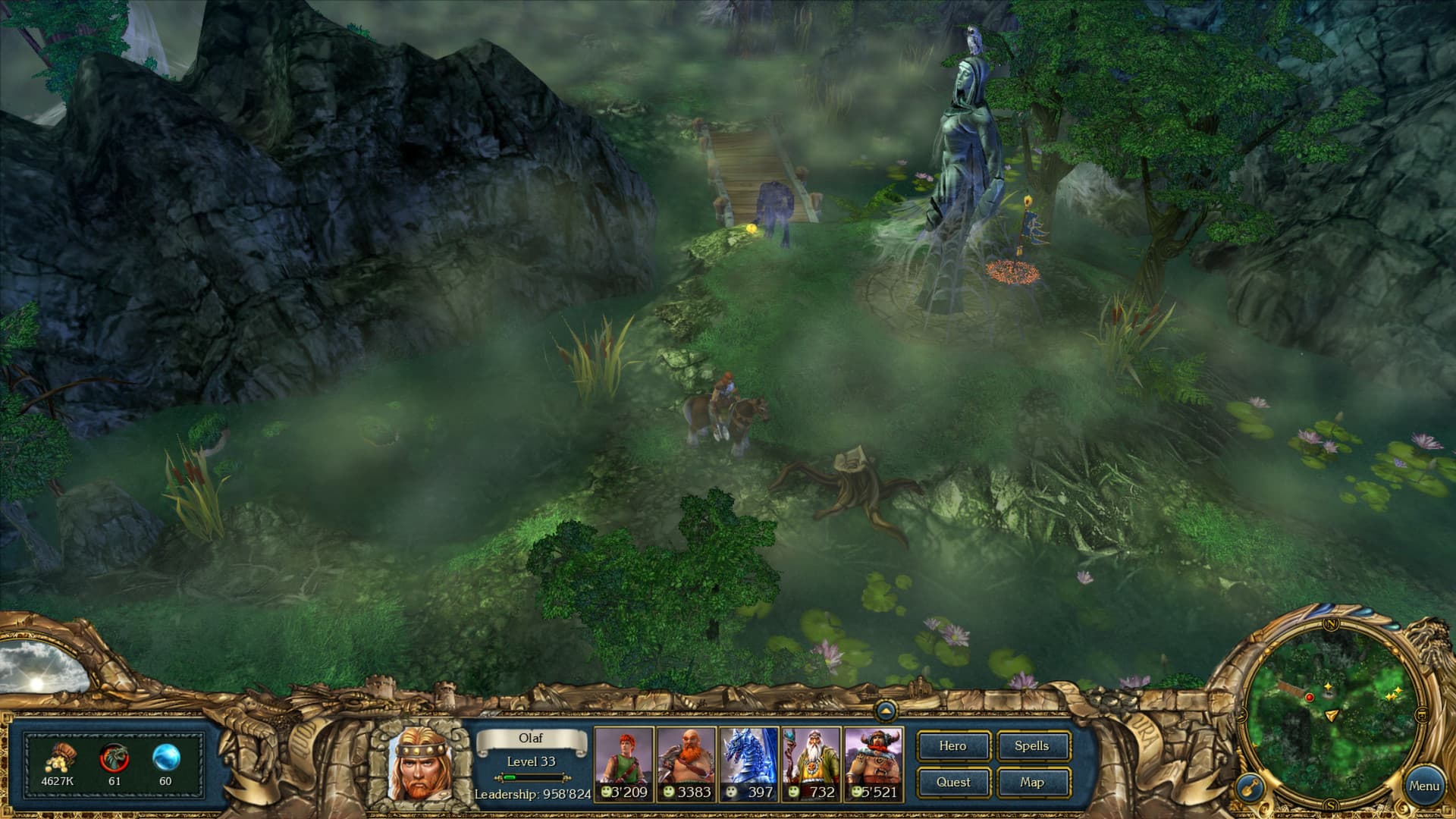This screenshot has width=1456, height=819.
Task: Open the Hero screen
Action: (954, 746)
